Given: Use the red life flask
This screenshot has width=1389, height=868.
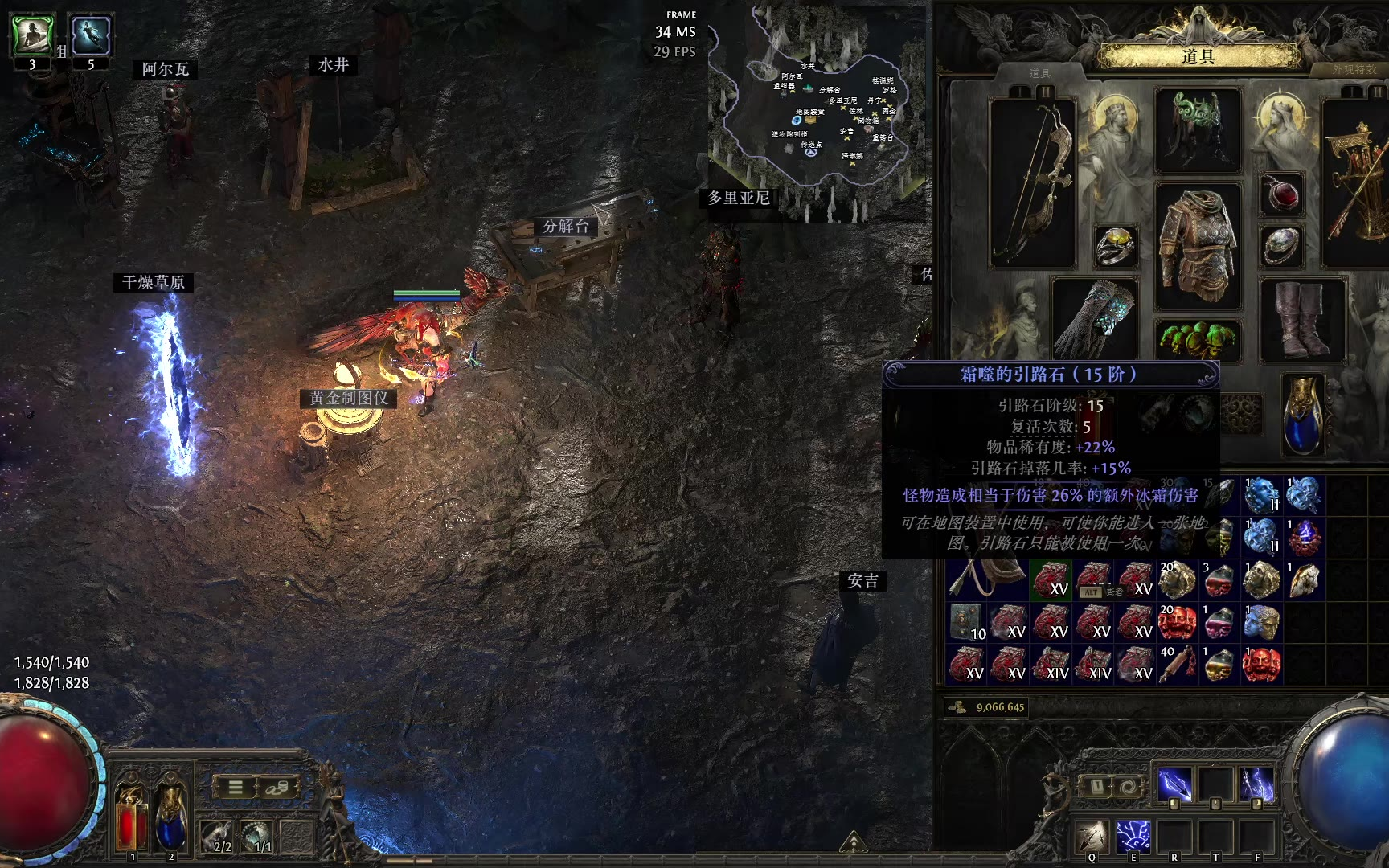Looking at the screenshot, I should pyautogui.click(x=131, y=814).
